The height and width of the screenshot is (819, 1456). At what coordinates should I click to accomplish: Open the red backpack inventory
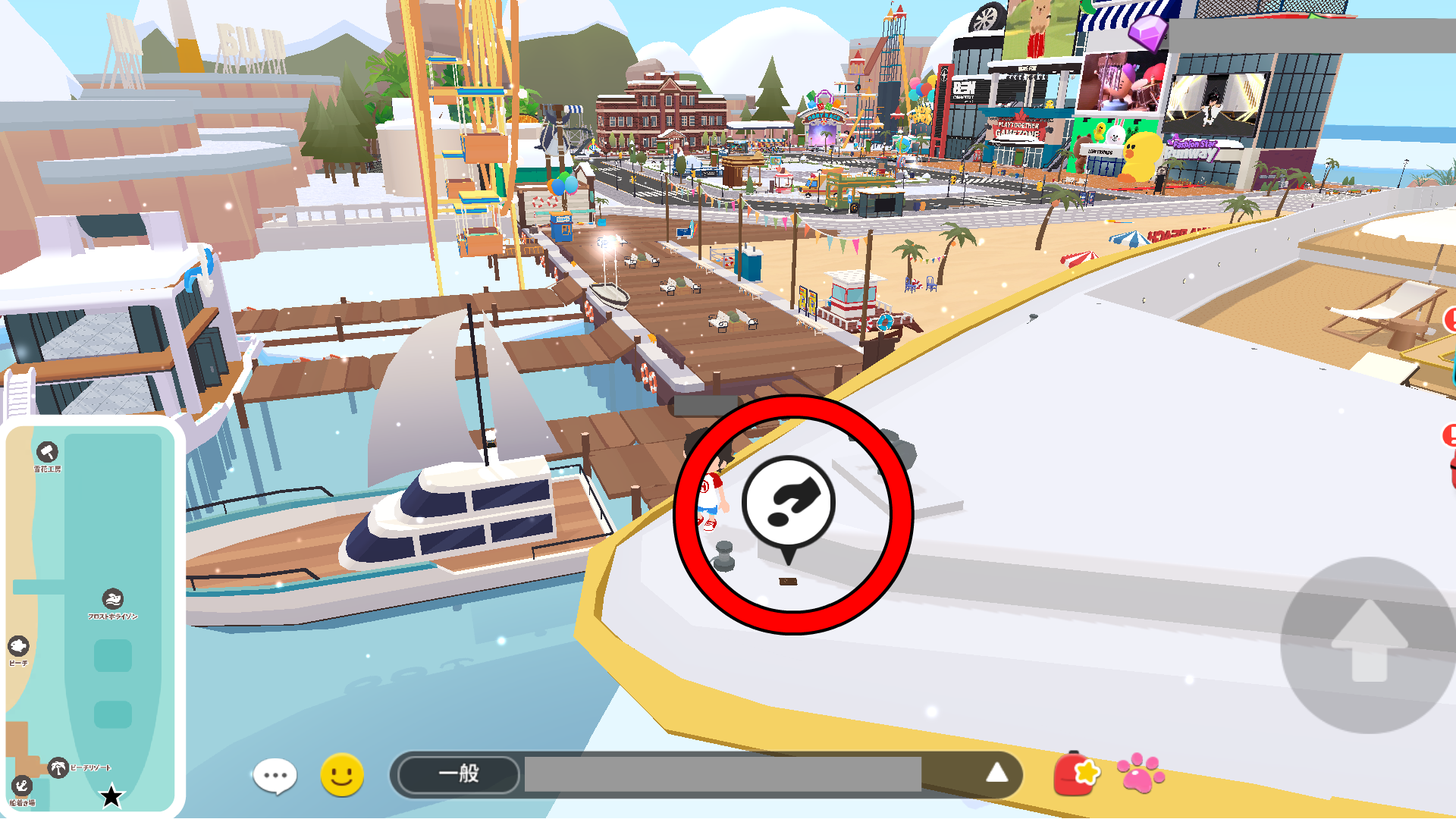pyautogui.click(x=1076, y=773)
